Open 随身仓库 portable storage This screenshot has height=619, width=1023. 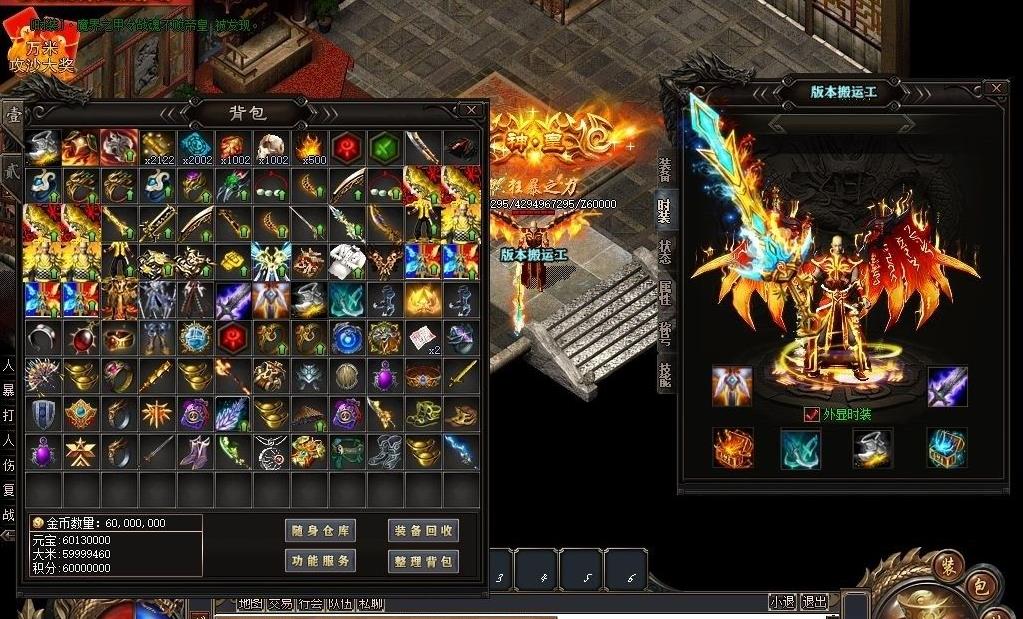[320, 531]
